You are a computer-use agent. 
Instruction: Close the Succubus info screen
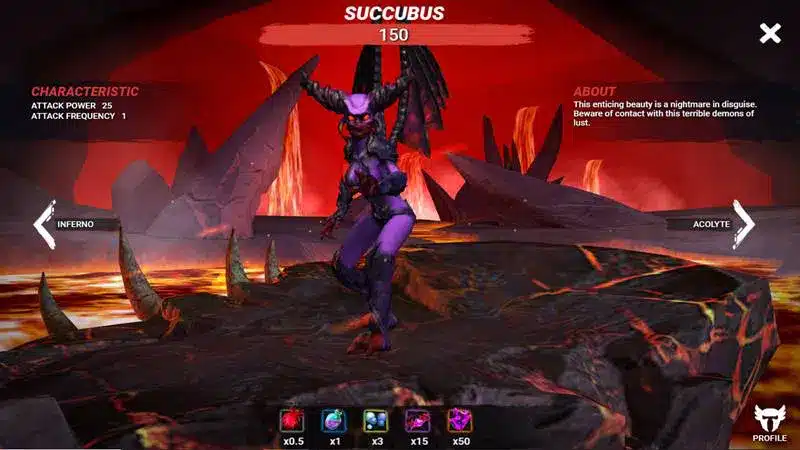[769, 34]
